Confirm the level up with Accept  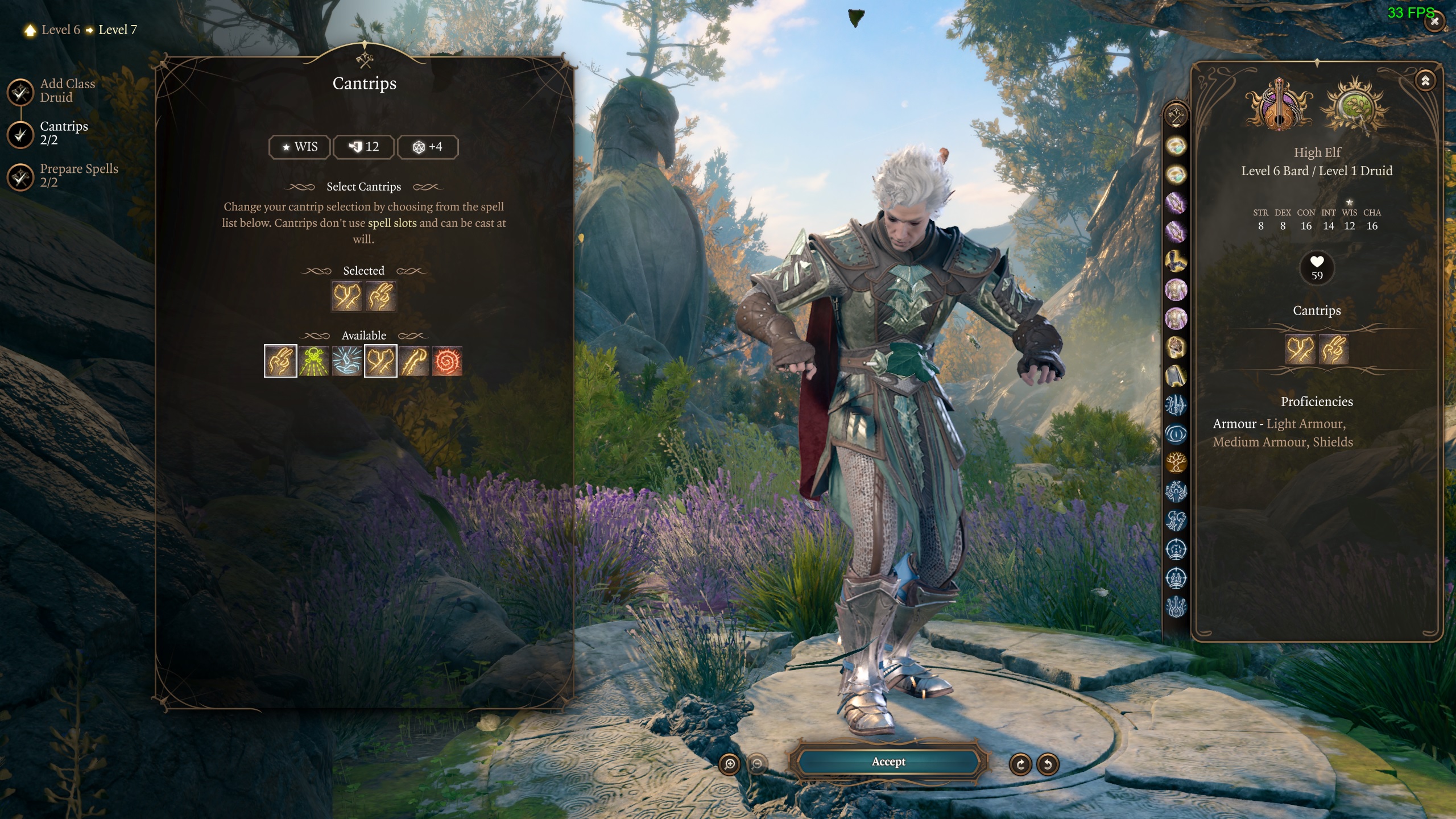888,762
